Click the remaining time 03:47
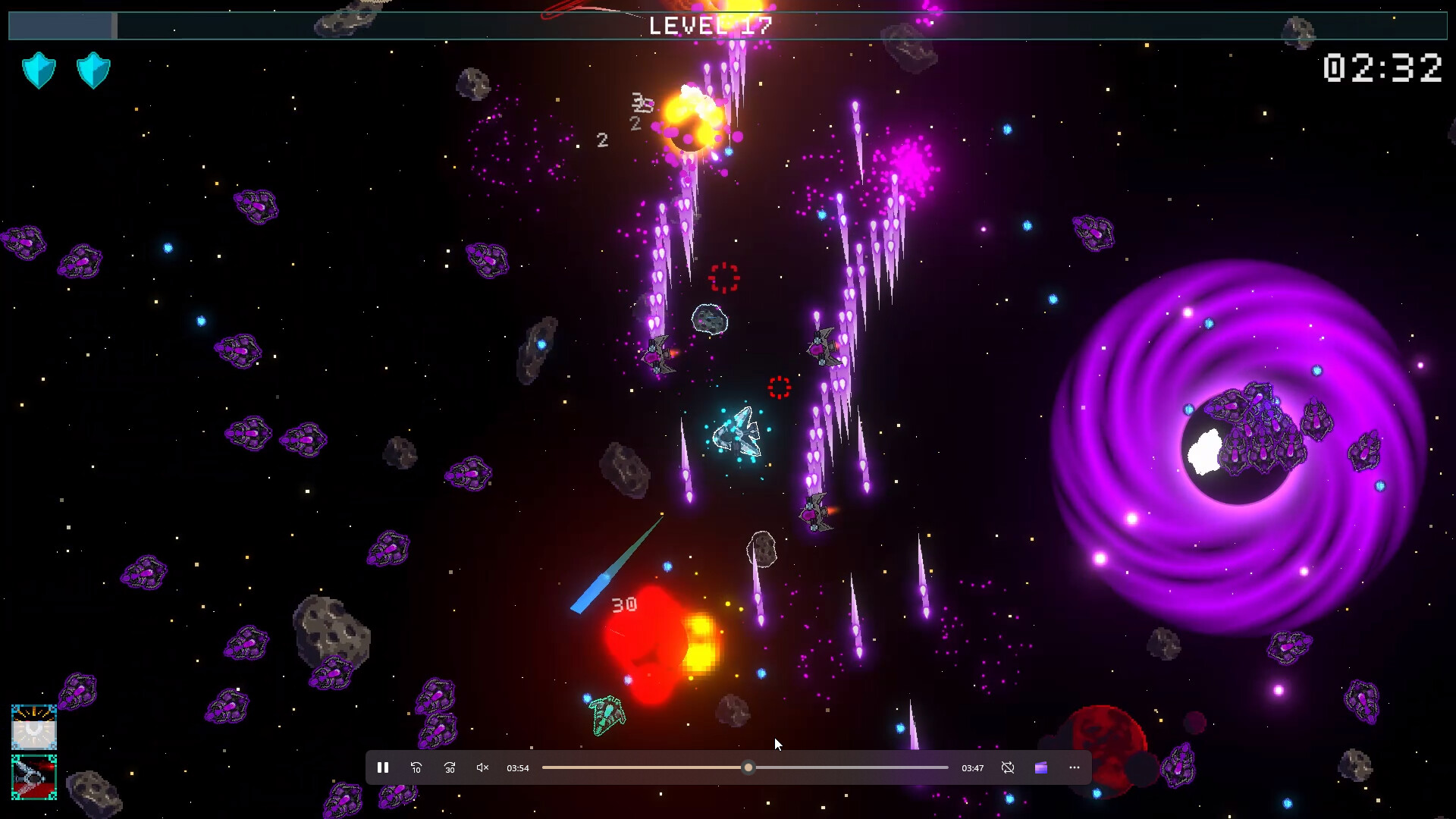This screenshot has height=819, width=1456. pyautogui.click(x=971, y=767)
